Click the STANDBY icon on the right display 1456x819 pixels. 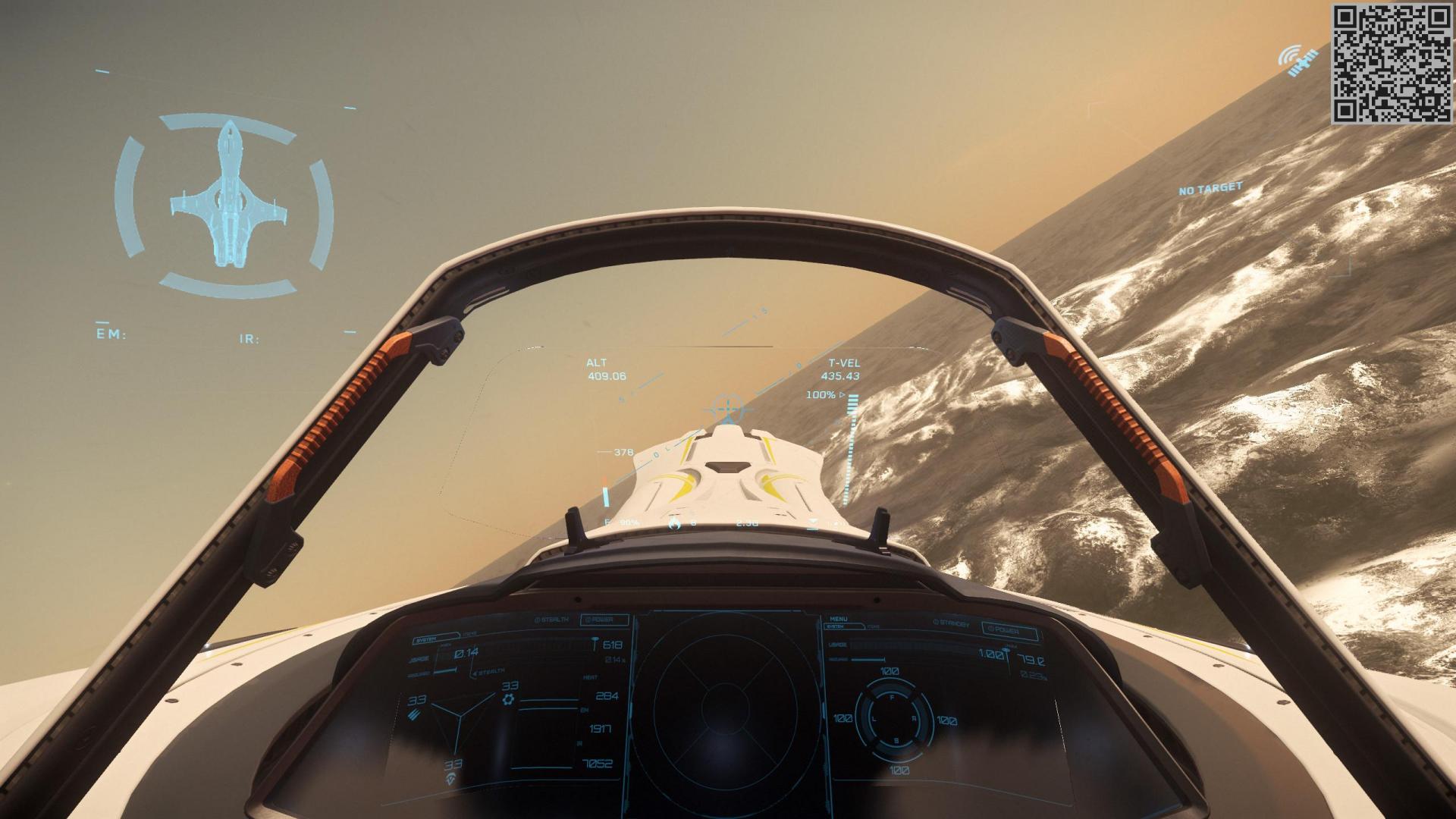click(950, 622)
